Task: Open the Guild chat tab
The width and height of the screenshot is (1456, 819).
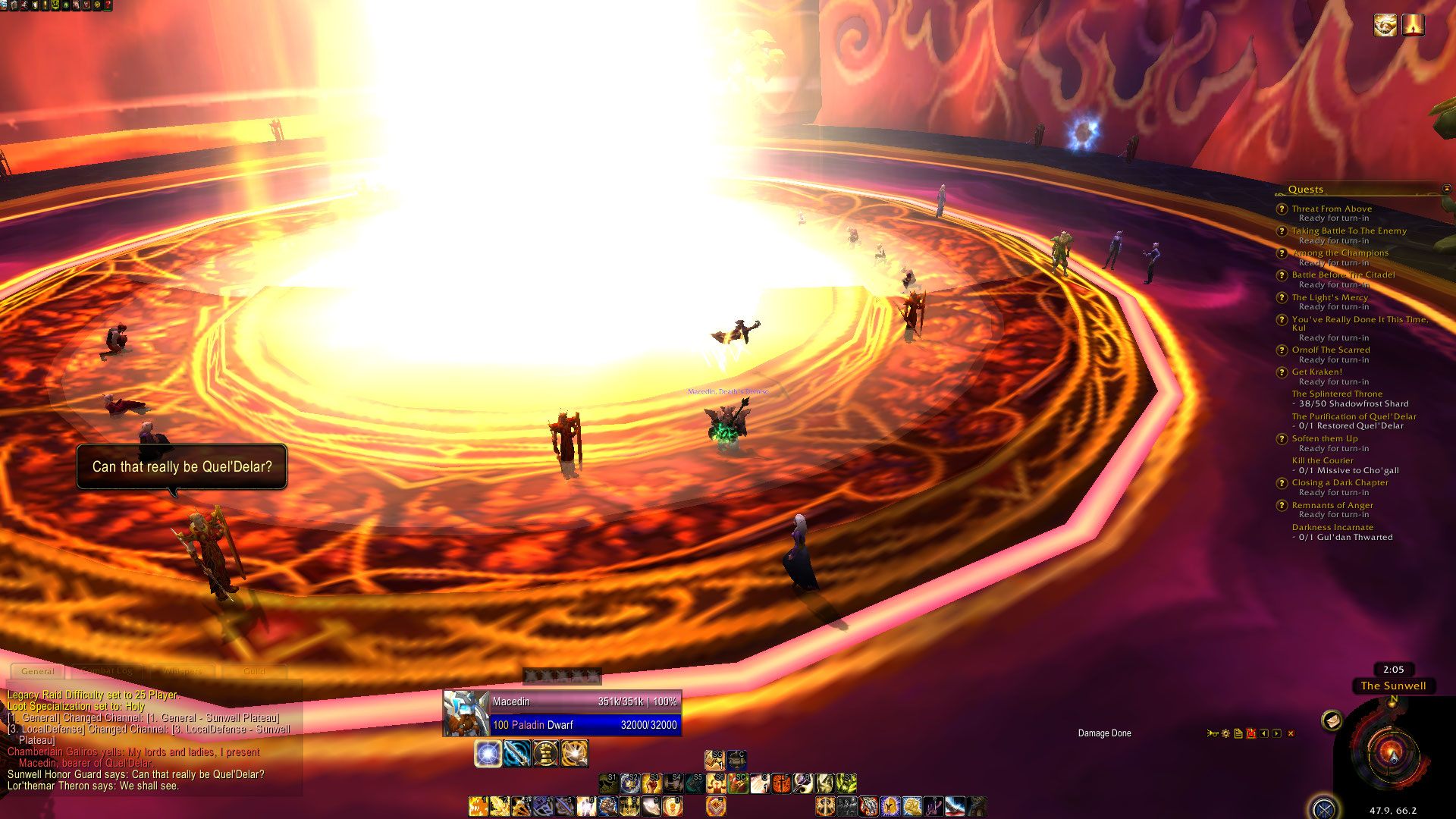Action: pyautogui.click(x=254, y=671)
